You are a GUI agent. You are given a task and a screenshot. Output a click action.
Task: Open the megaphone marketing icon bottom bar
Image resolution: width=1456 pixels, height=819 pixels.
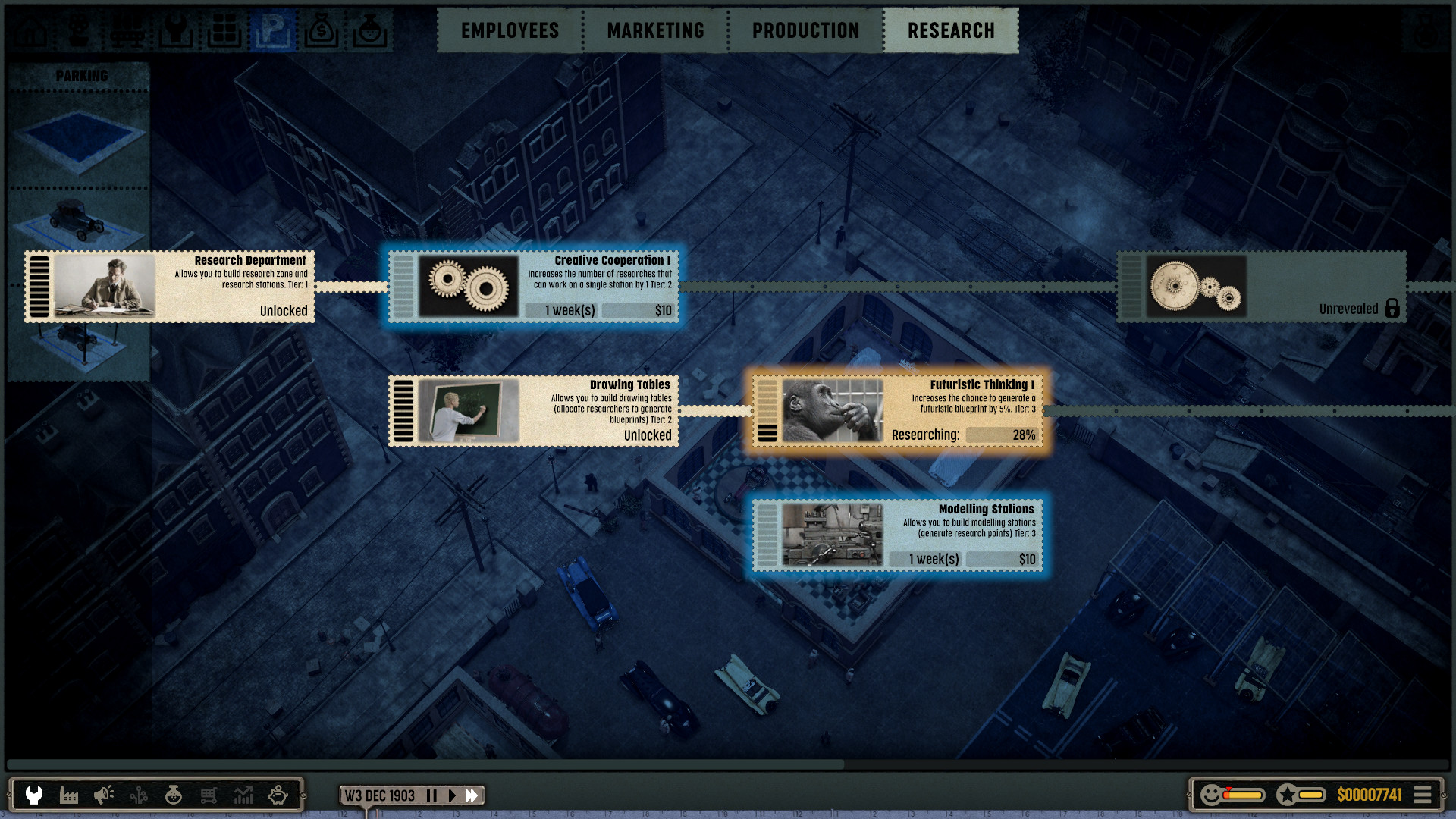point(103,795)
